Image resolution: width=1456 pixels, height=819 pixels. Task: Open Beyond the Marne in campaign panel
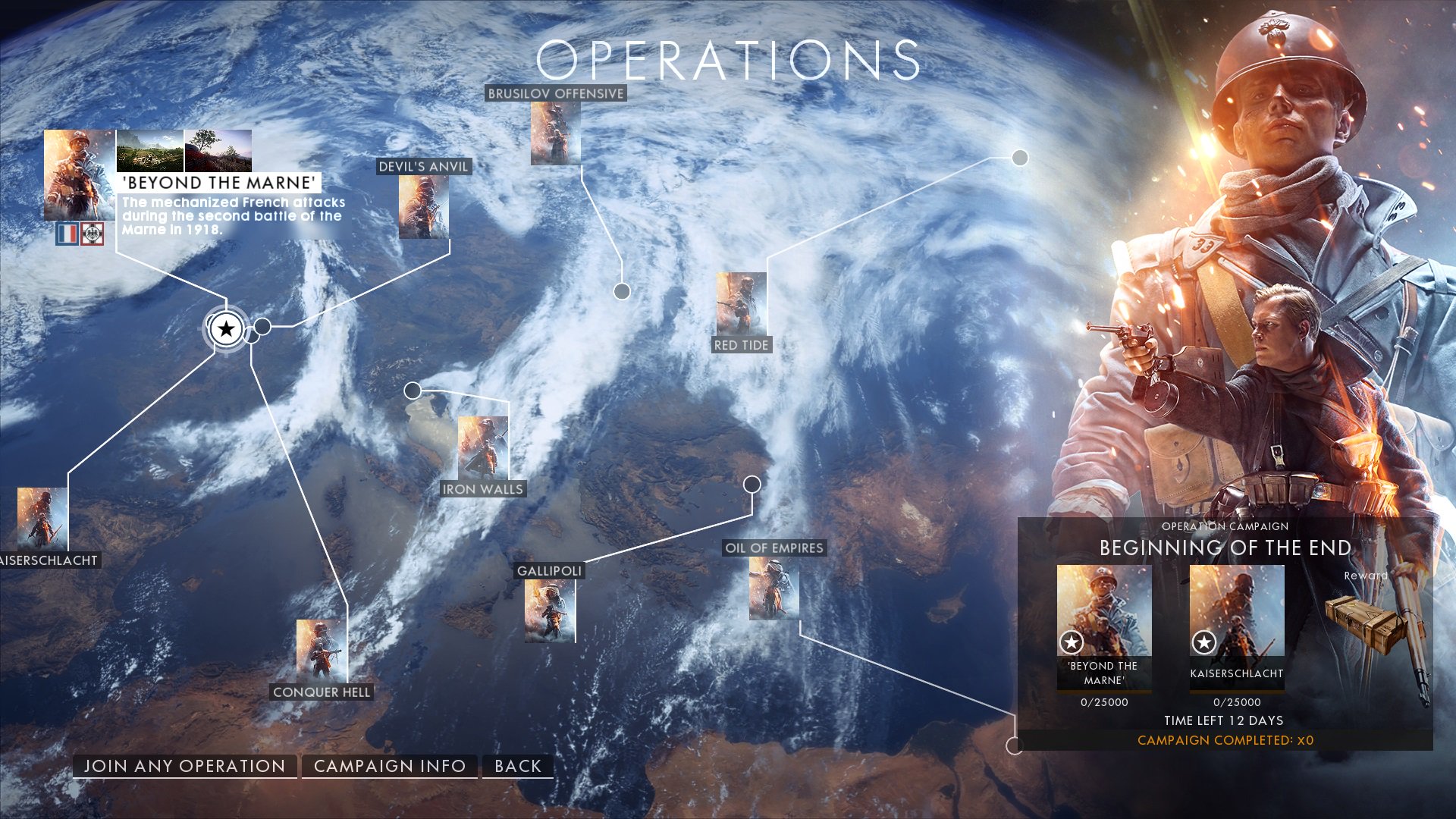coord(1104,626)
